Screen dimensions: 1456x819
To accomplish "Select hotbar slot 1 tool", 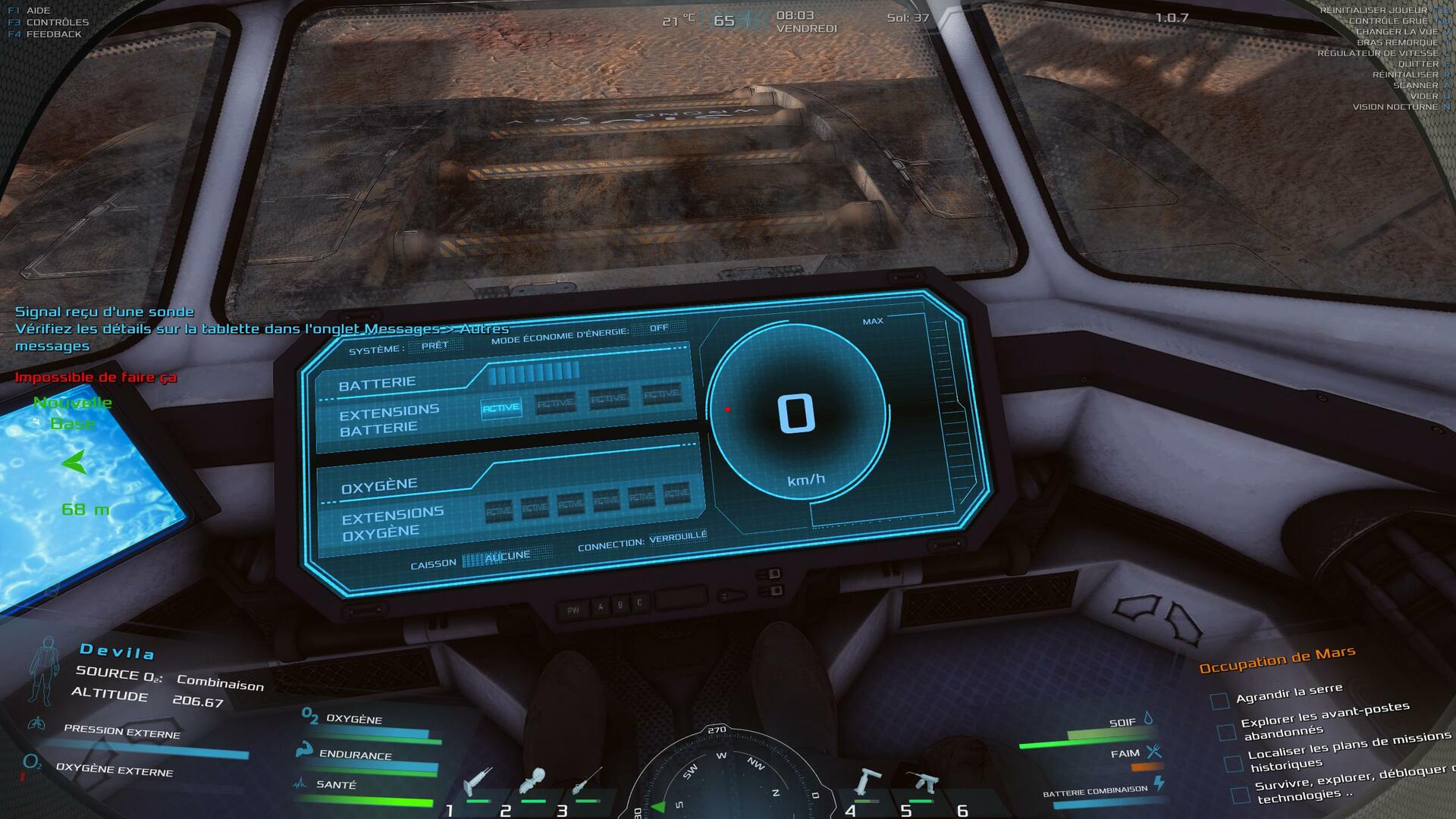I will click(478, 781).
